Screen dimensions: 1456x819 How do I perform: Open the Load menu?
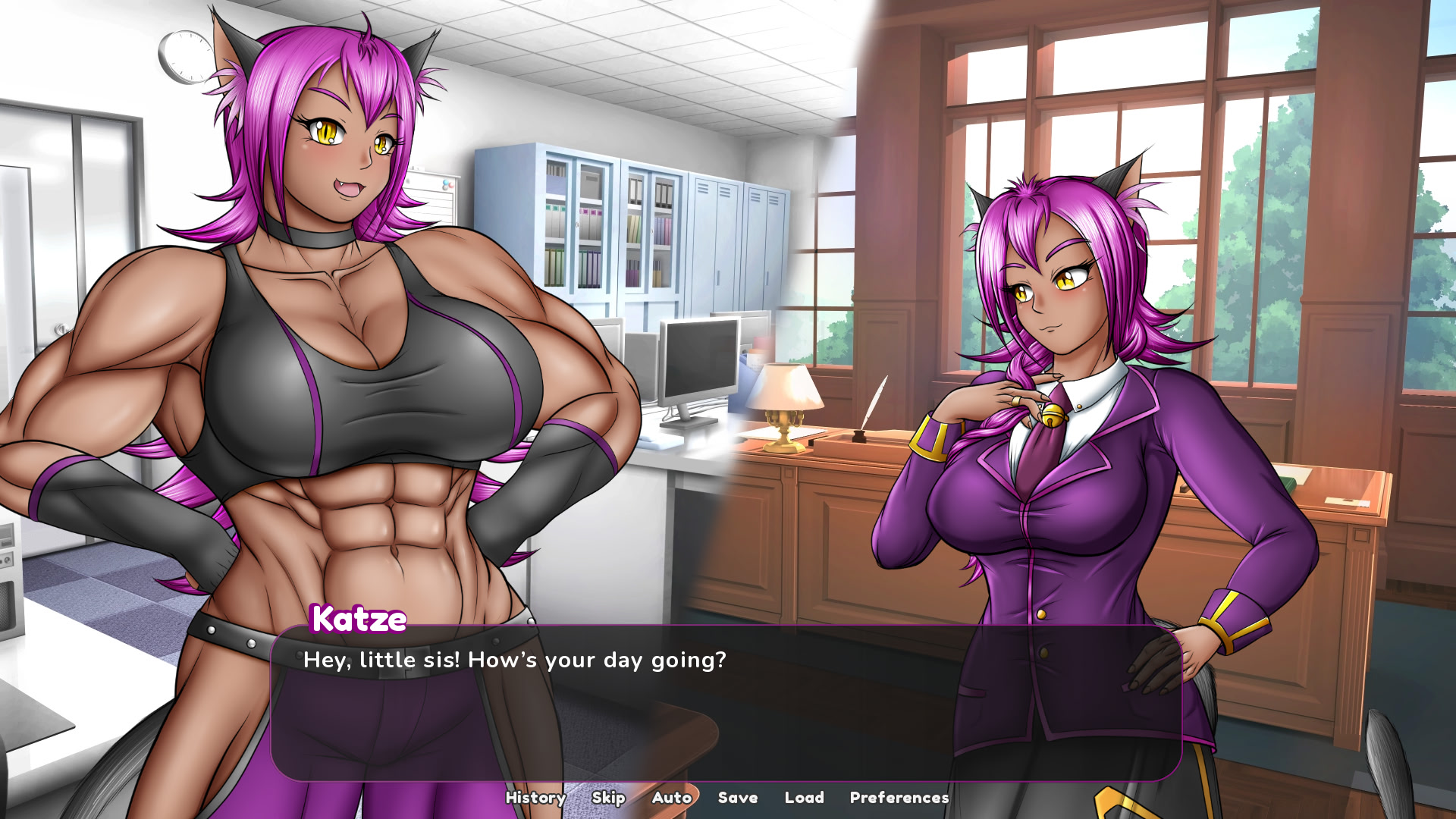coord(804,798)
